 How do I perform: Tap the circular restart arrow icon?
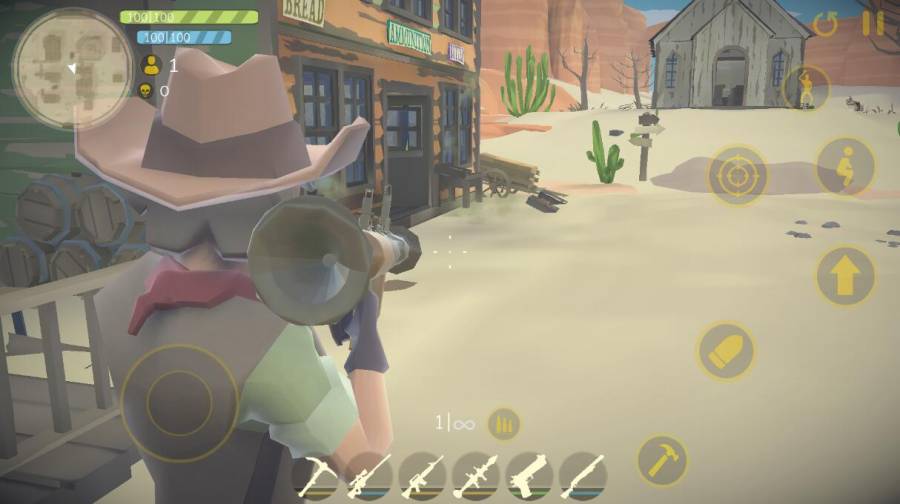point(826,24)
